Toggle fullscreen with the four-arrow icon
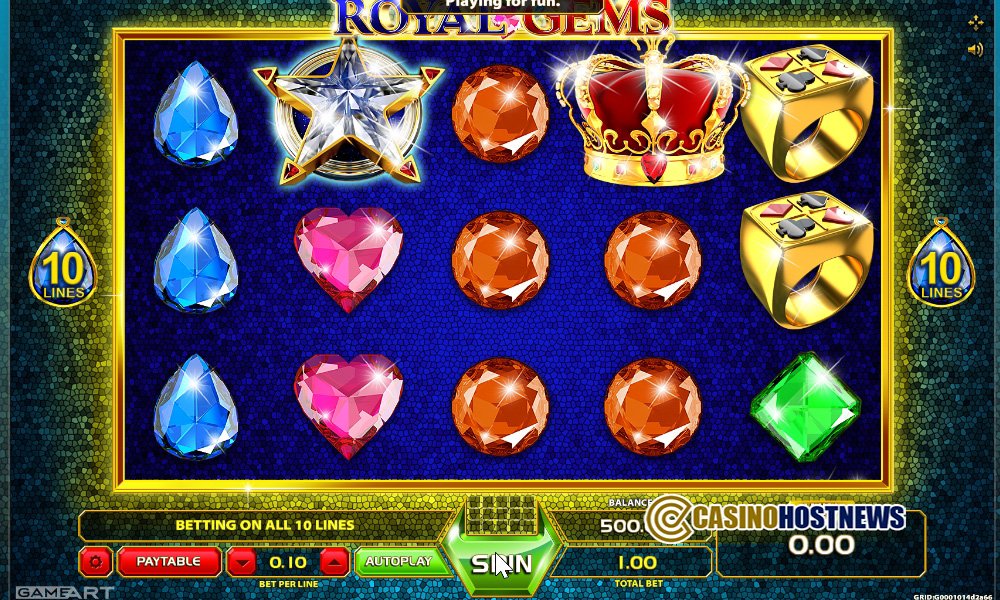Viewport: 1000px width, 600px height. (975, 23)
